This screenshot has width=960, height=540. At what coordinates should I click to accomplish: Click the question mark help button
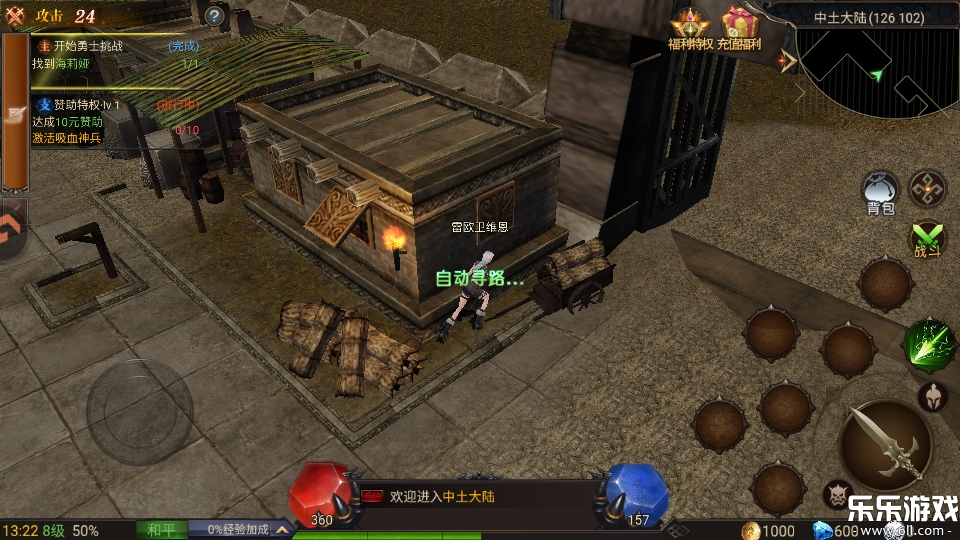[214, 15]
